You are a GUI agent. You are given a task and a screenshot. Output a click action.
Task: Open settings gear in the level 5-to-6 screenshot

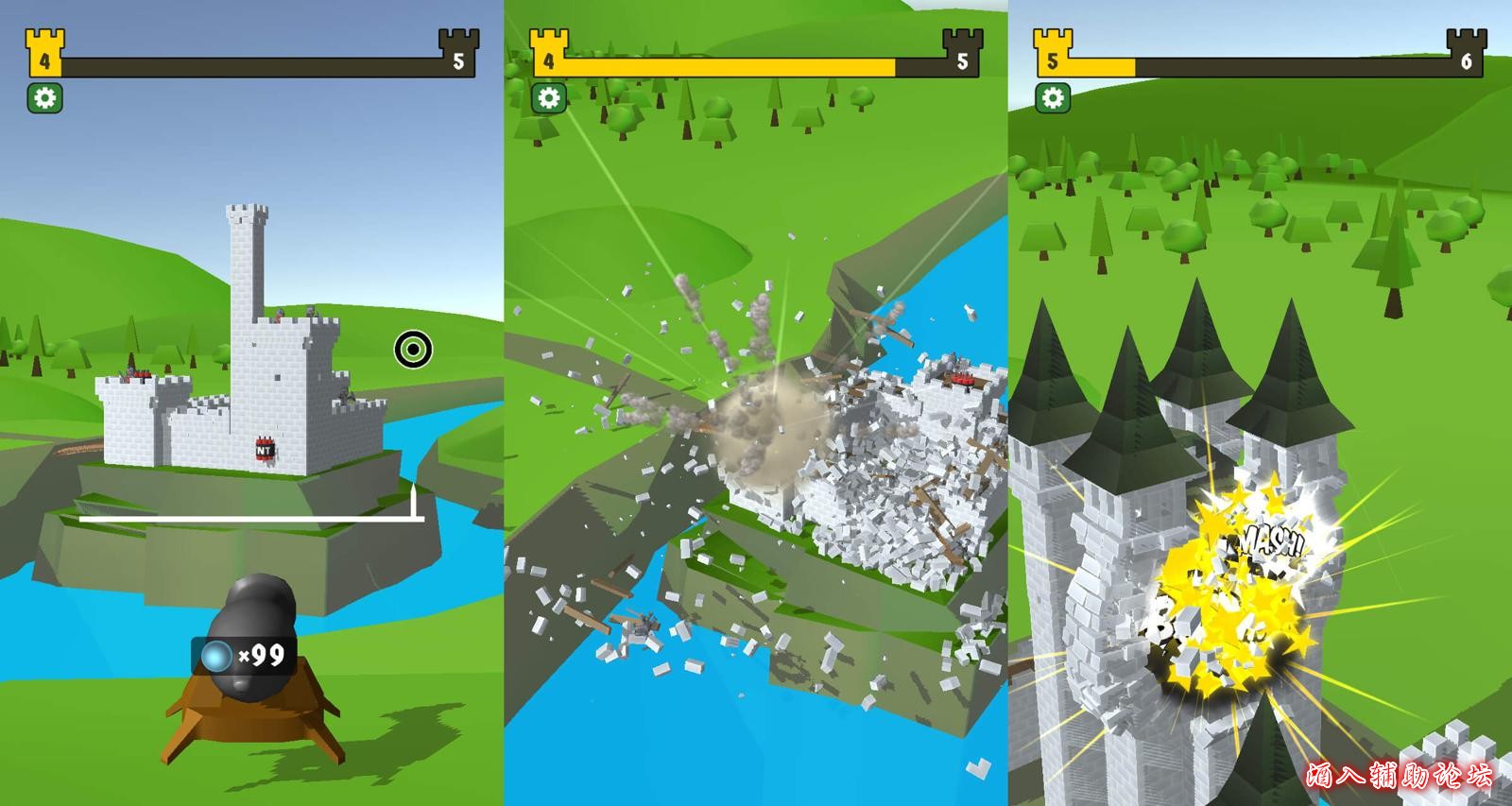[x=1052, y=97]
